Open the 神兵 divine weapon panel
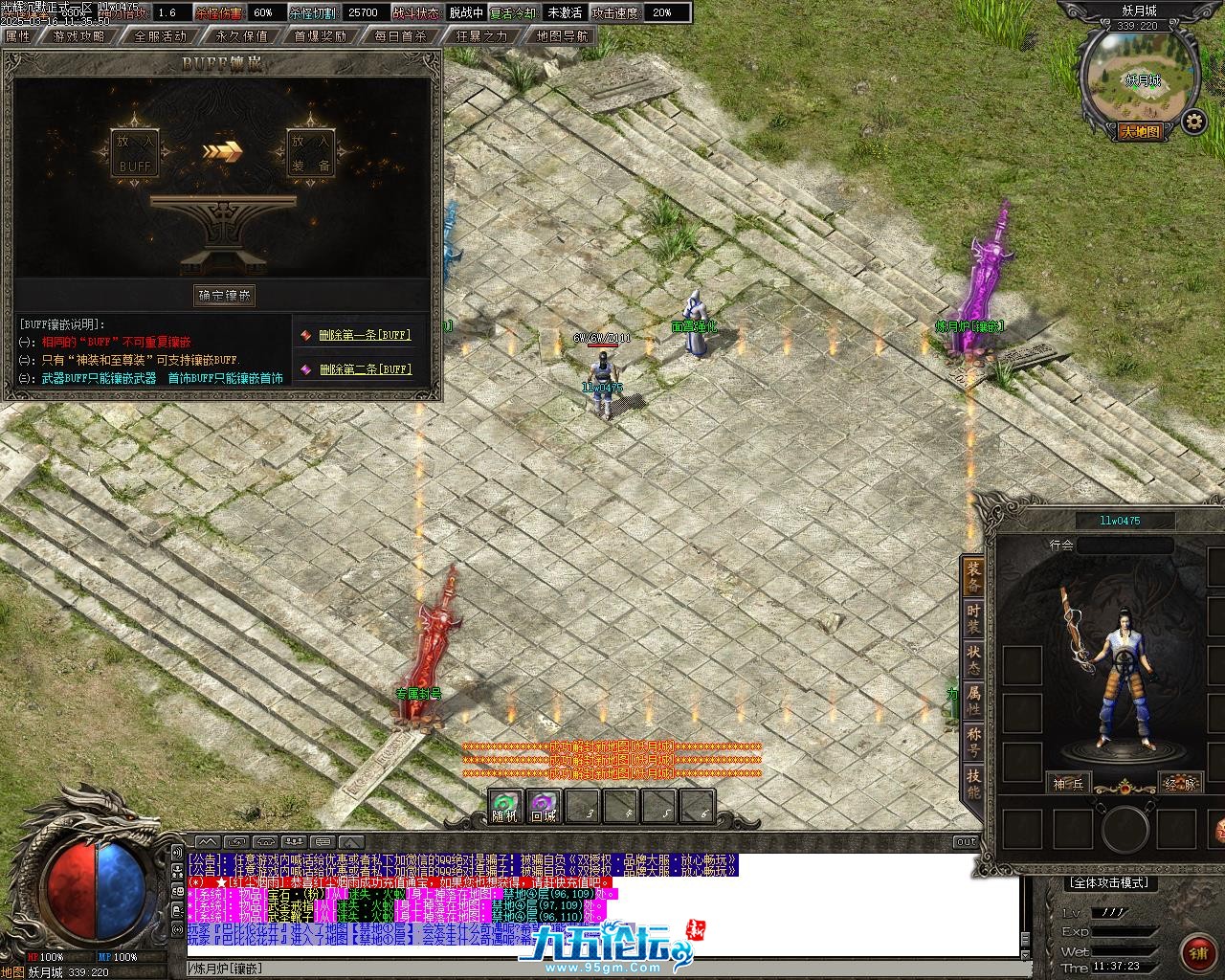 click(1068, 783)
